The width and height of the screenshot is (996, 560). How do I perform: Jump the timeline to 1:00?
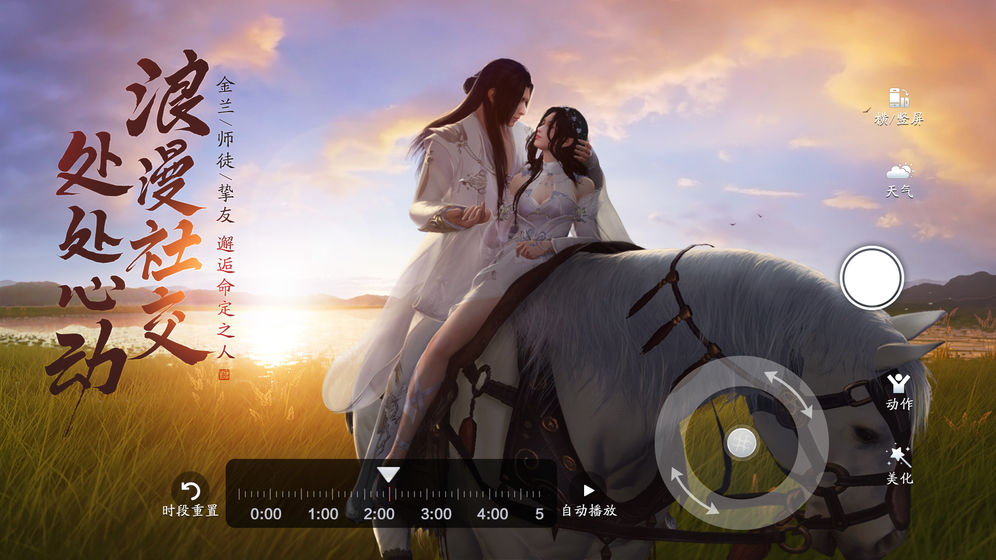coord(323,494)
